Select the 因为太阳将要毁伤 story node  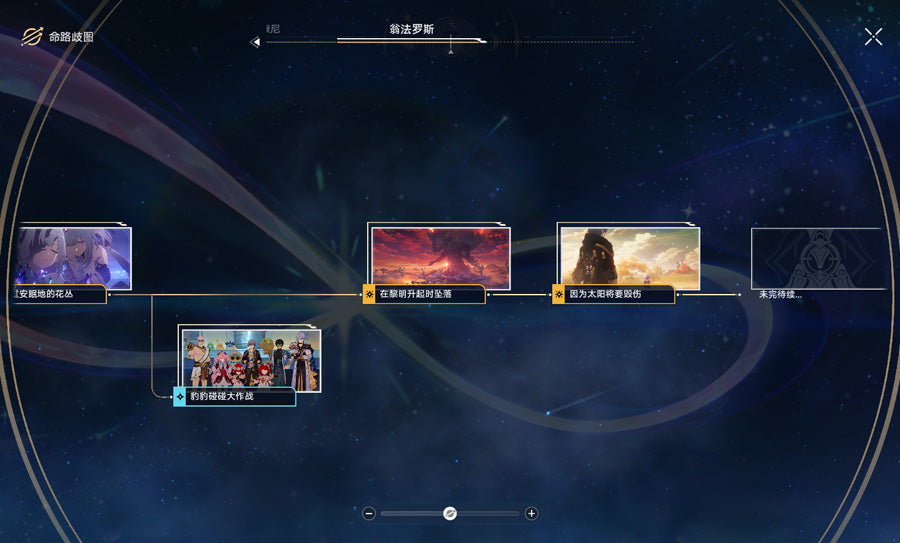point(629,259)
